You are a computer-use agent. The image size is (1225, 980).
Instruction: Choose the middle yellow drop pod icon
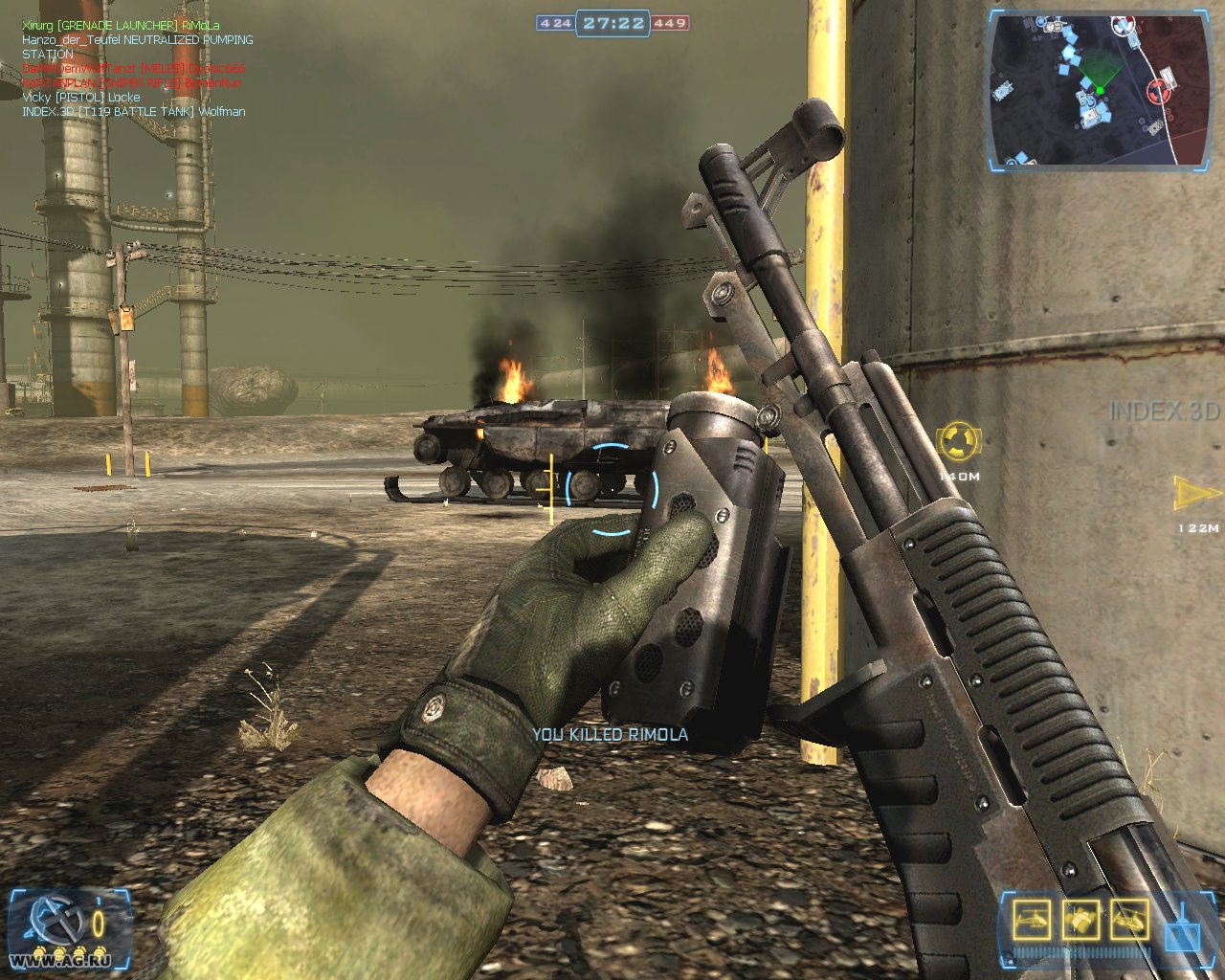(x=1080, y=920)
